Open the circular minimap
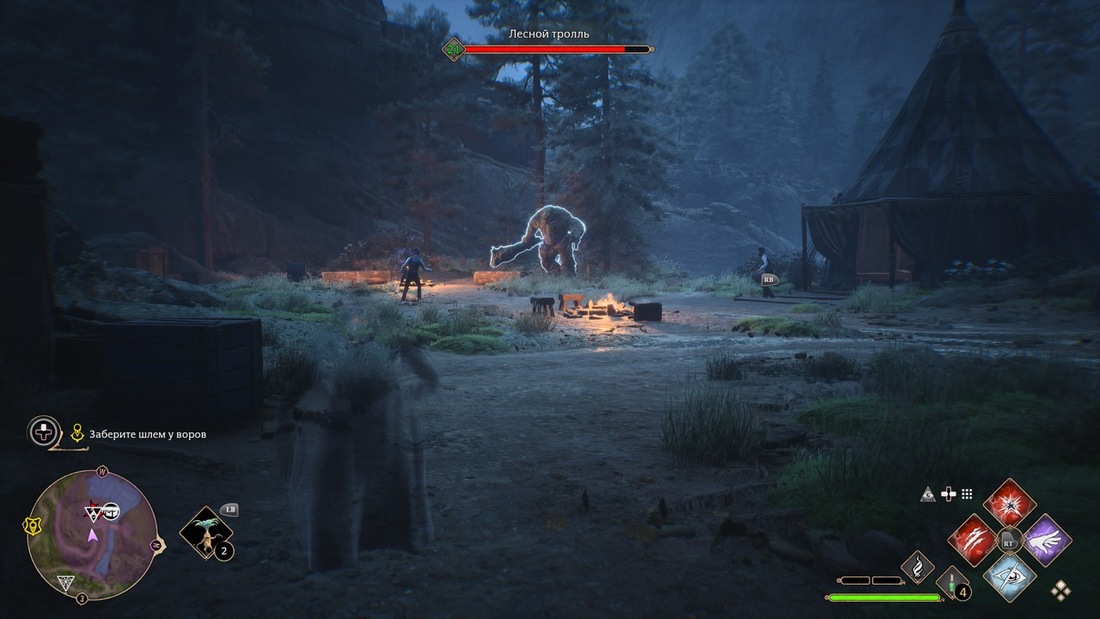The image size is (1100, 619). point(91,533)
